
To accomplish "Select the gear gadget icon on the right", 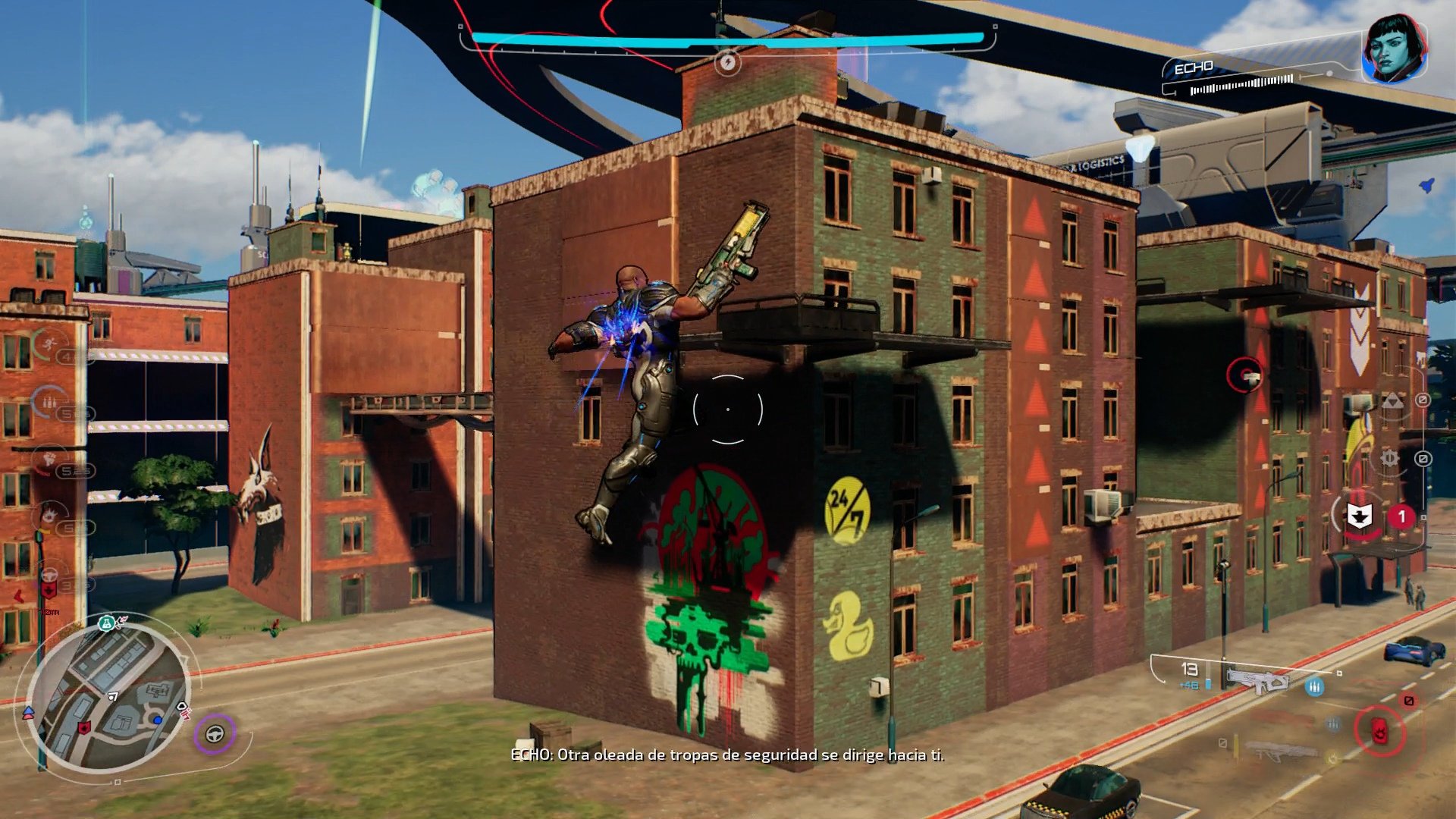I will pos(1389,458).
